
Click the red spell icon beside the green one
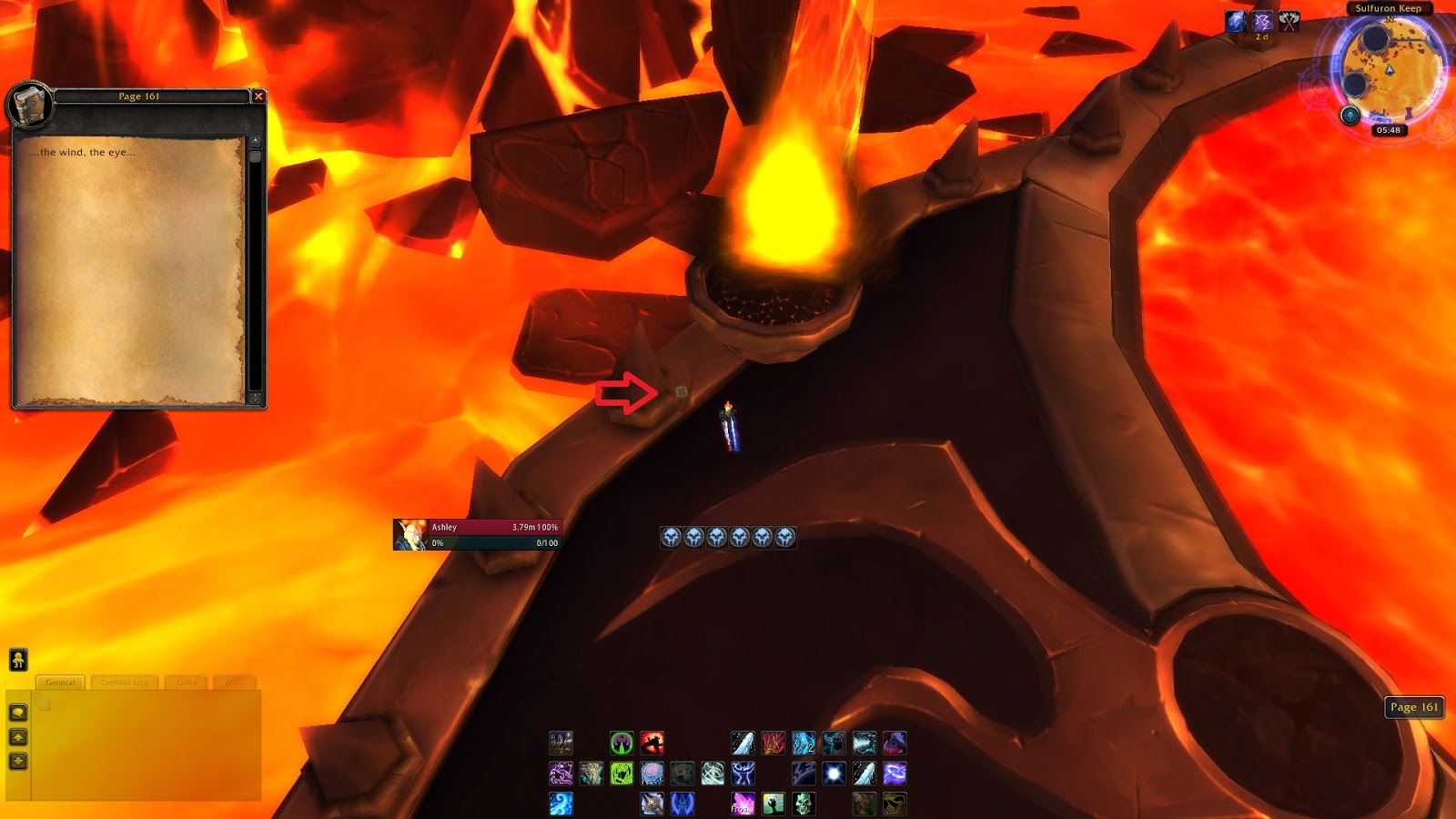pos(652,743)
